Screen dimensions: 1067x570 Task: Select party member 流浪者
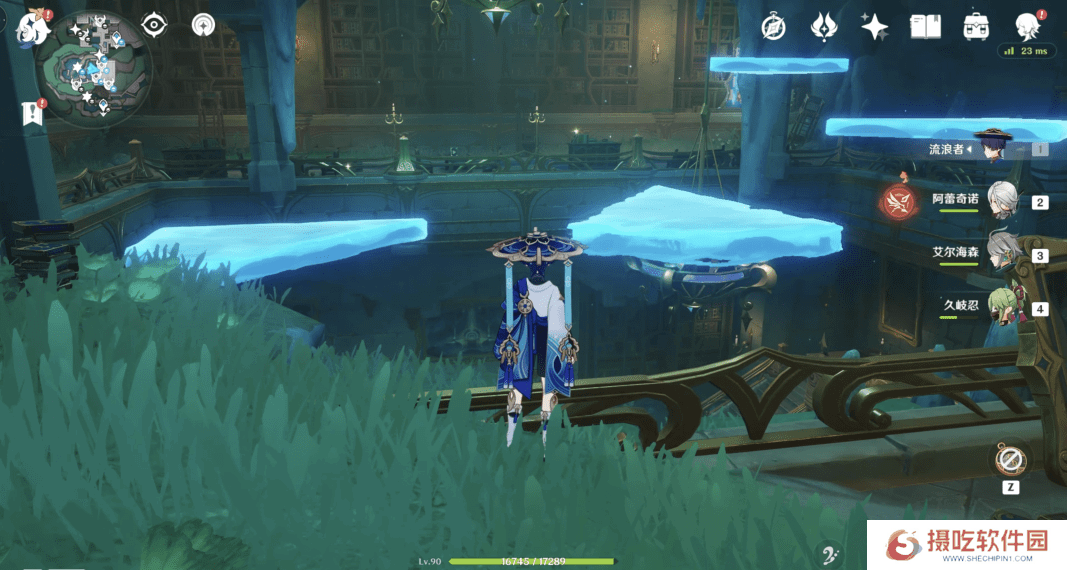pyautogui.click(x=992, y=148)
